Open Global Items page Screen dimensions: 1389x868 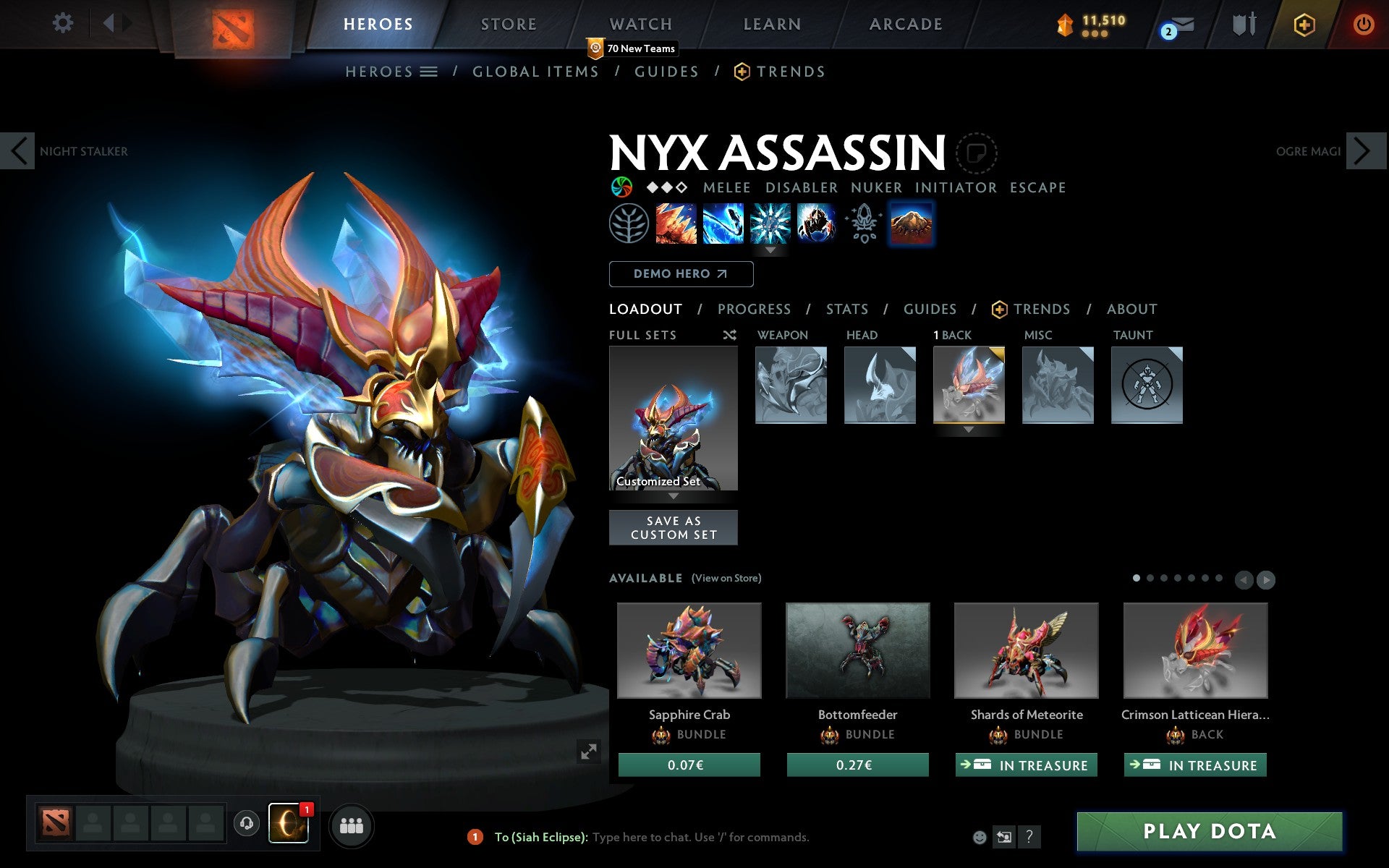point(535,72)
